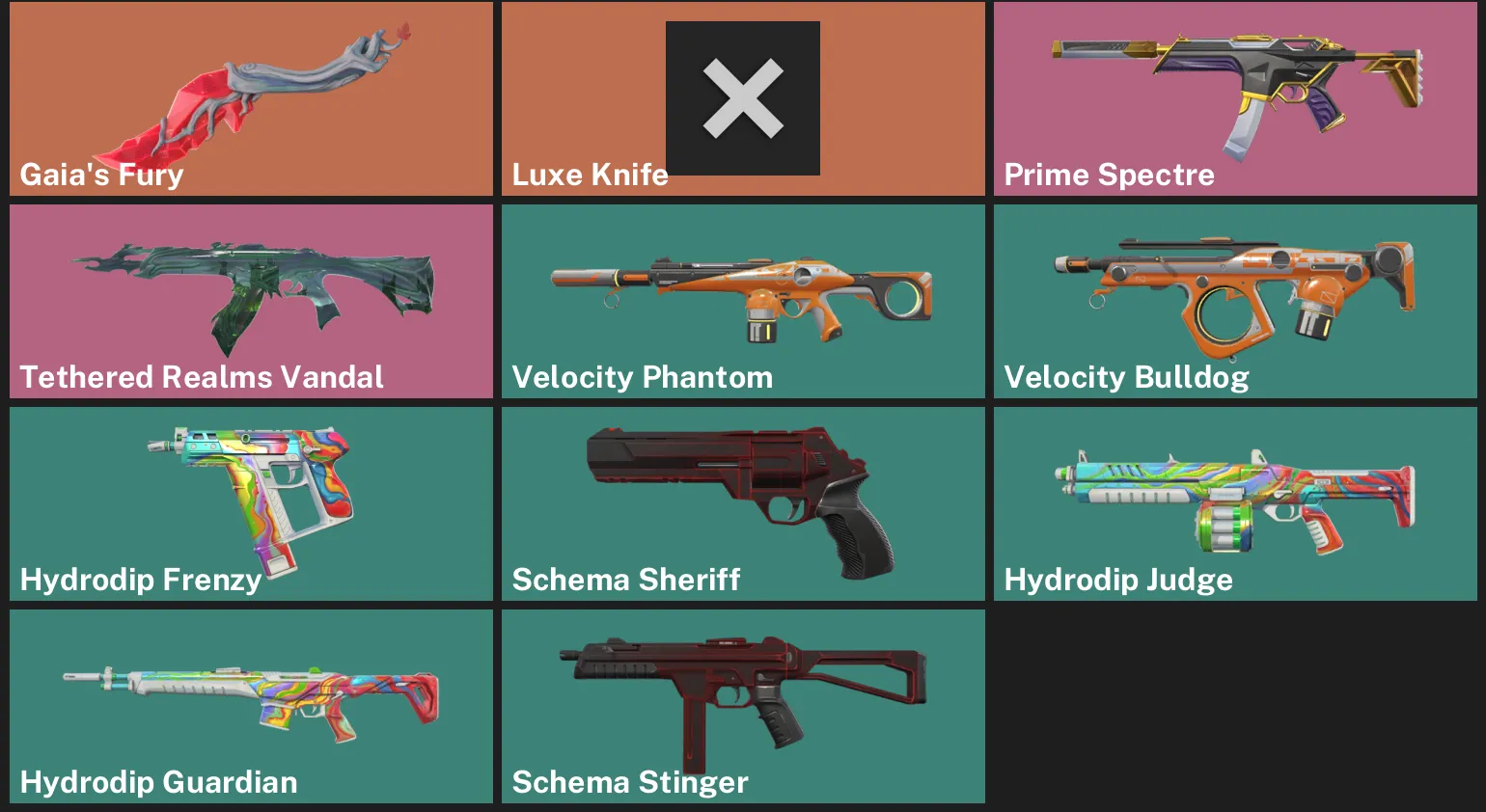This screenshot has width=1486, height=812.
Task: Select the Hydrodip Frenzy name text
Action: (139, 581)
